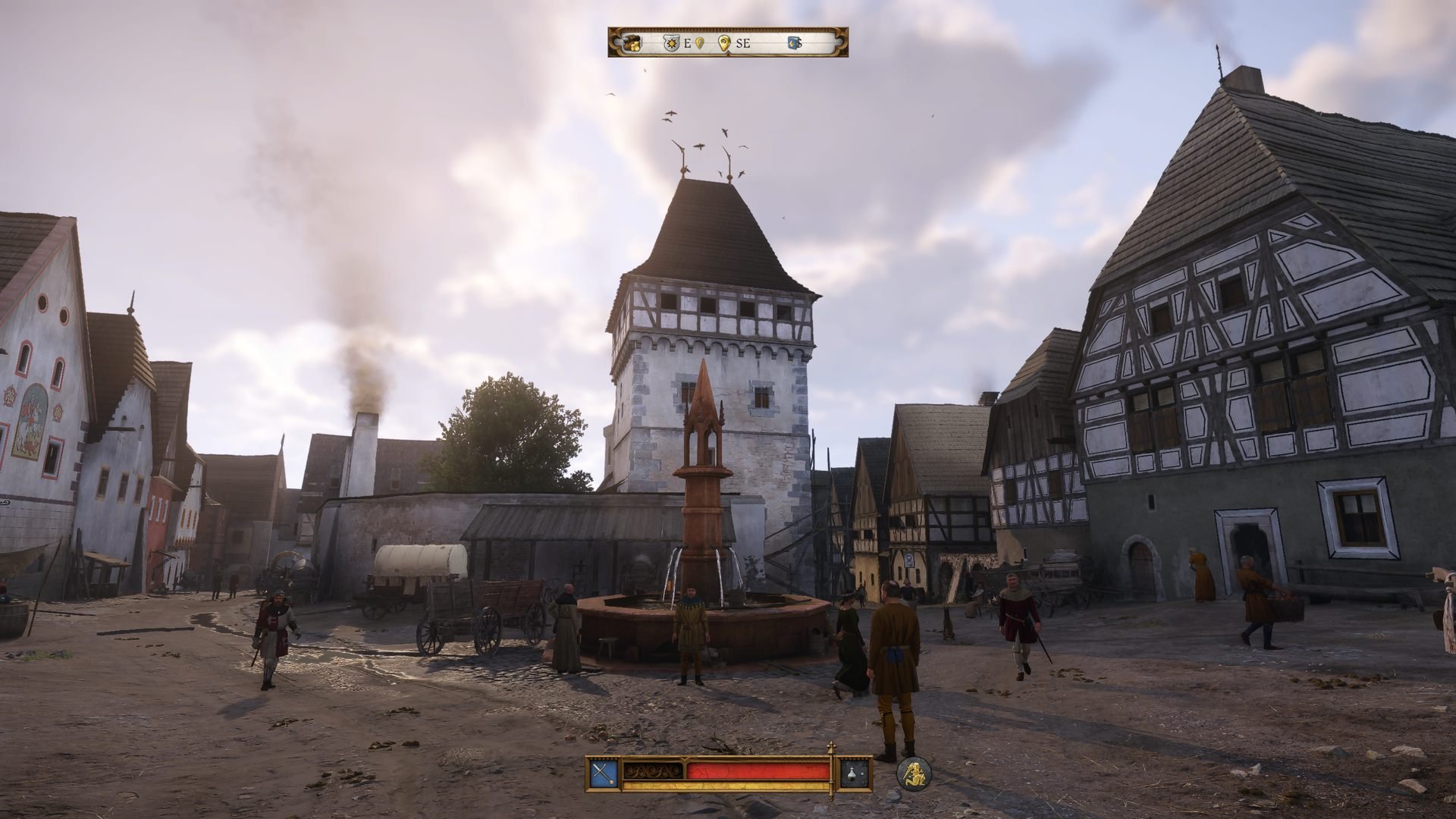
Task: Click the ornate dark panel left of the health bar
Action: [652, 770]
